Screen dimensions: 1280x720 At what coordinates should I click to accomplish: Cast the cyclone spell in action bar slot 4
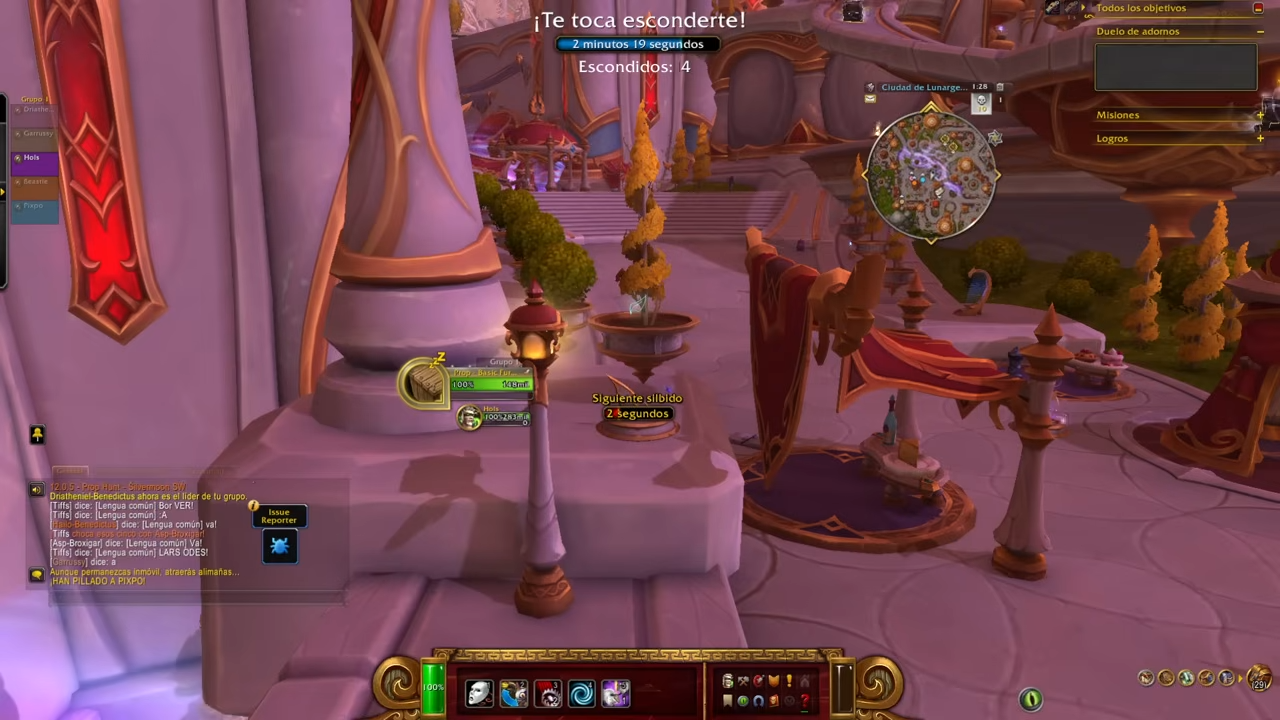(583, 690)
